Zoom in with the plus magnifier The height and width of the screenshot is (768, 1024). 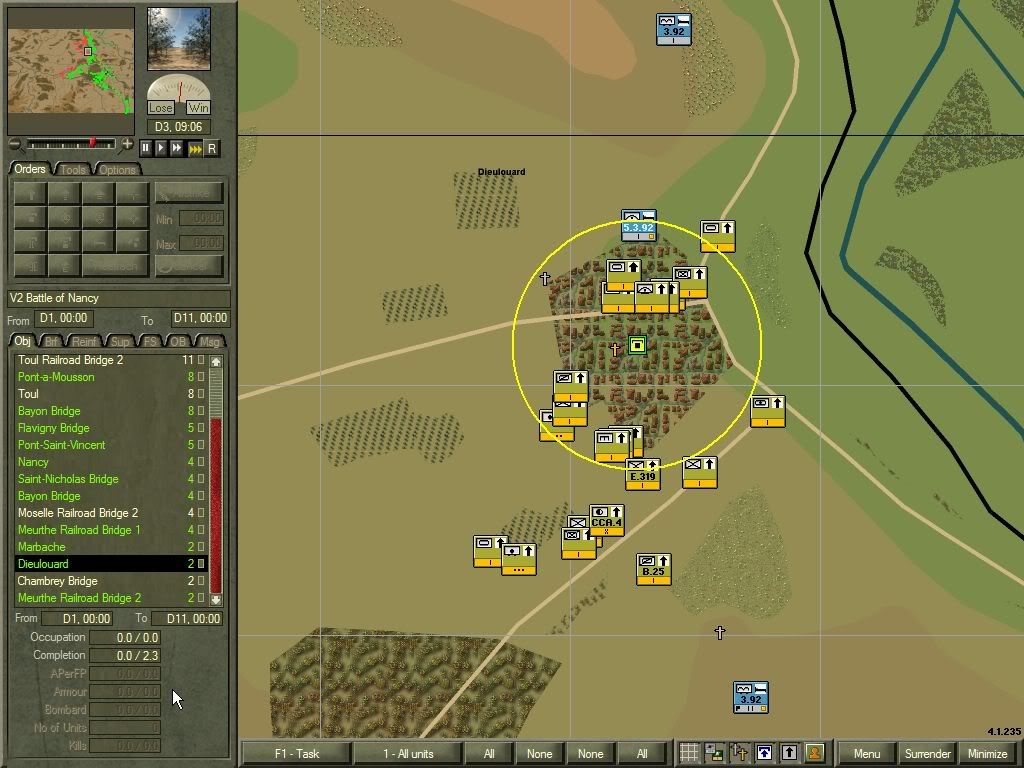127,145
